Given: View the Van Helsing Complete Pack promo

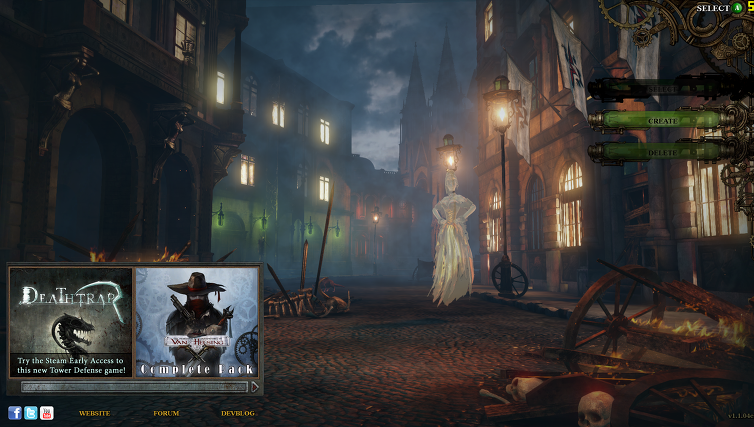Looking at the screenshot, I should [x=197, y=322].
